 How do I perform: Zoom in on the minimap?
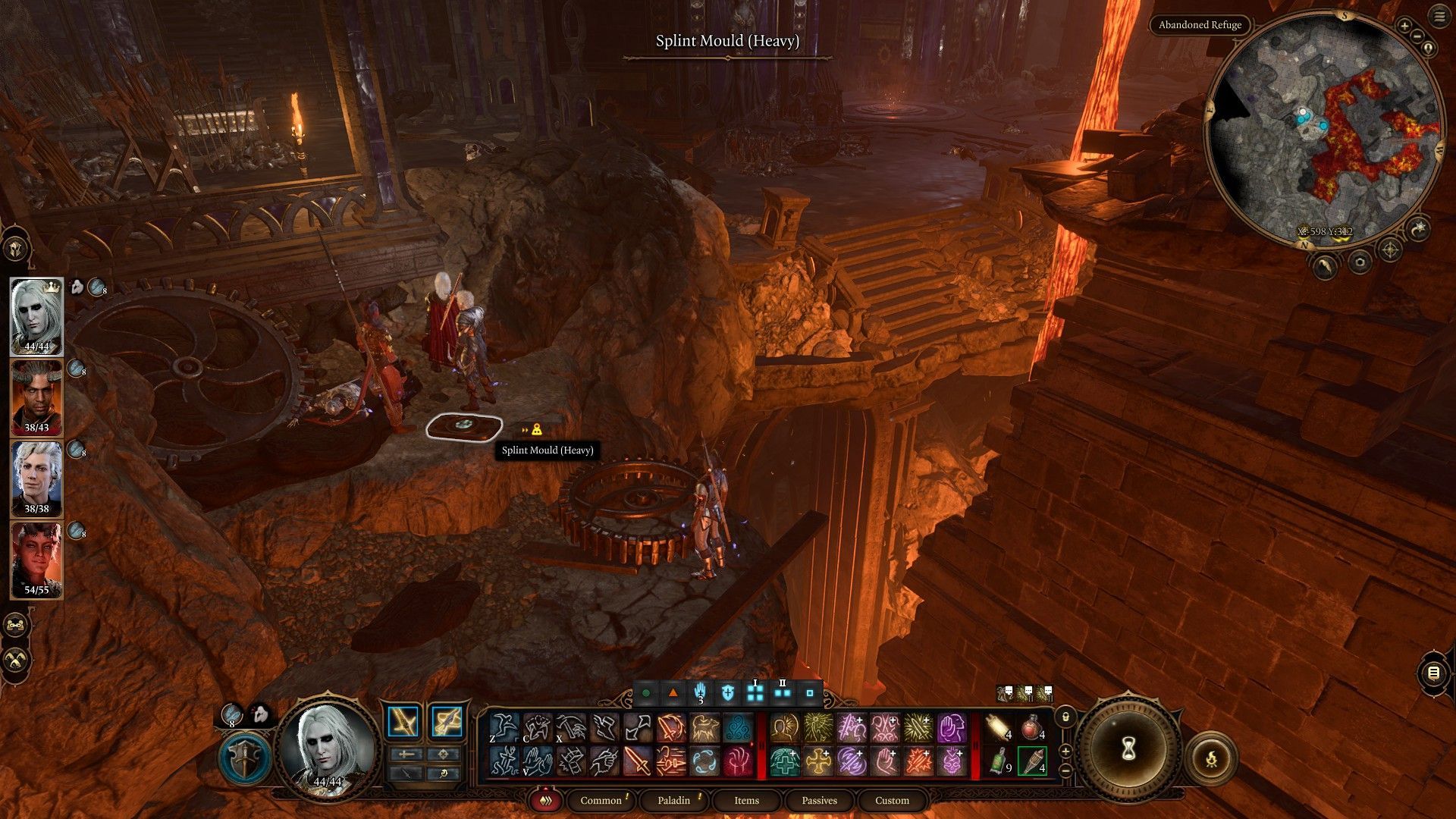click(x=1404, y=27)
